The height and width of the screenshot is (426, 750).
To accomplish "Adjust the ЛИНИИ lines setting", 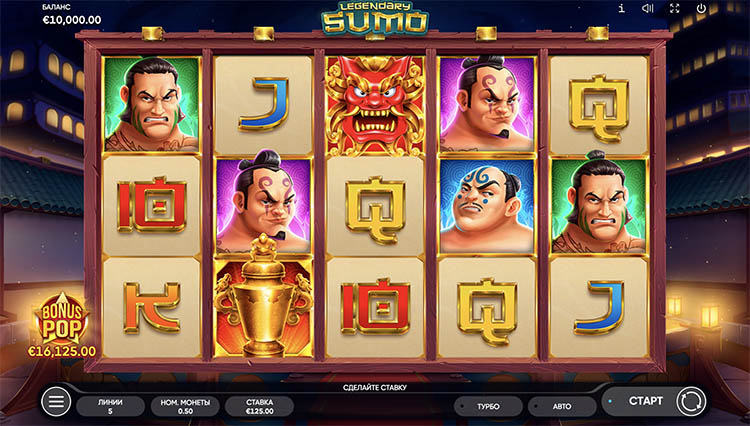I will click(110, 405).
